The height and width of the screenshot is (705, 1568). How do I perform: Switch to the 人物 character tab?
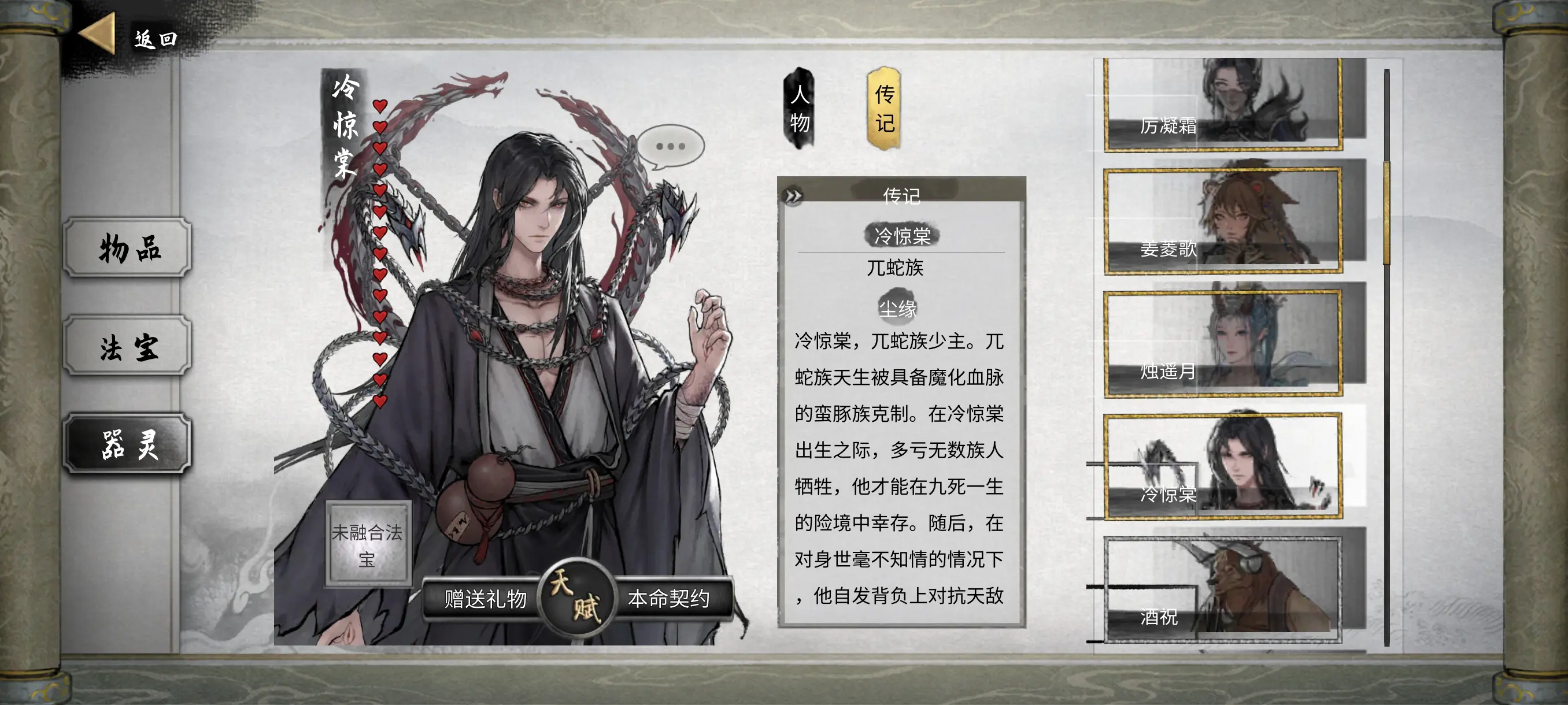(x=799, y=108)
